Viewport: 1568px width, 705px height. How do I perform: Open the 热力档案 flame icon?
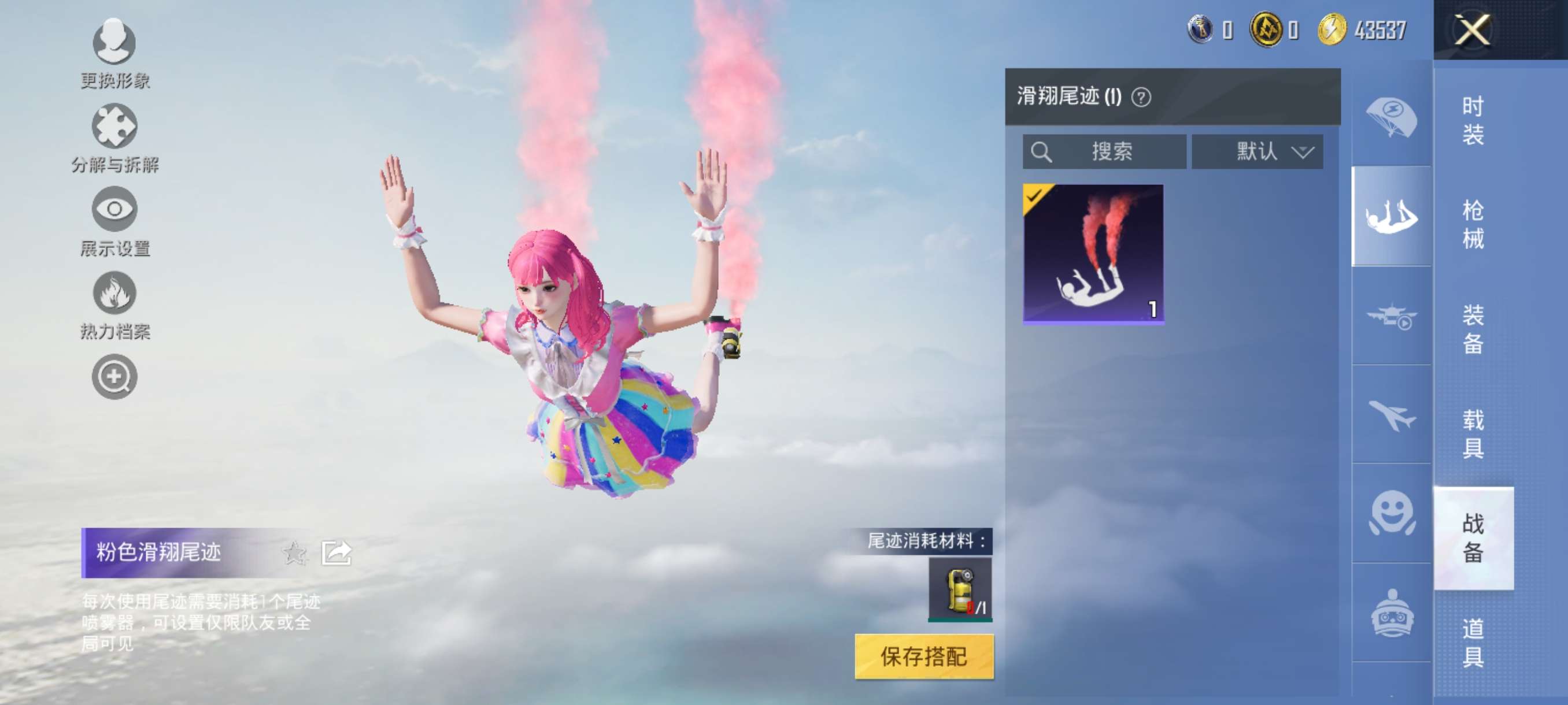pyautogui.click(x=116, y=292)
